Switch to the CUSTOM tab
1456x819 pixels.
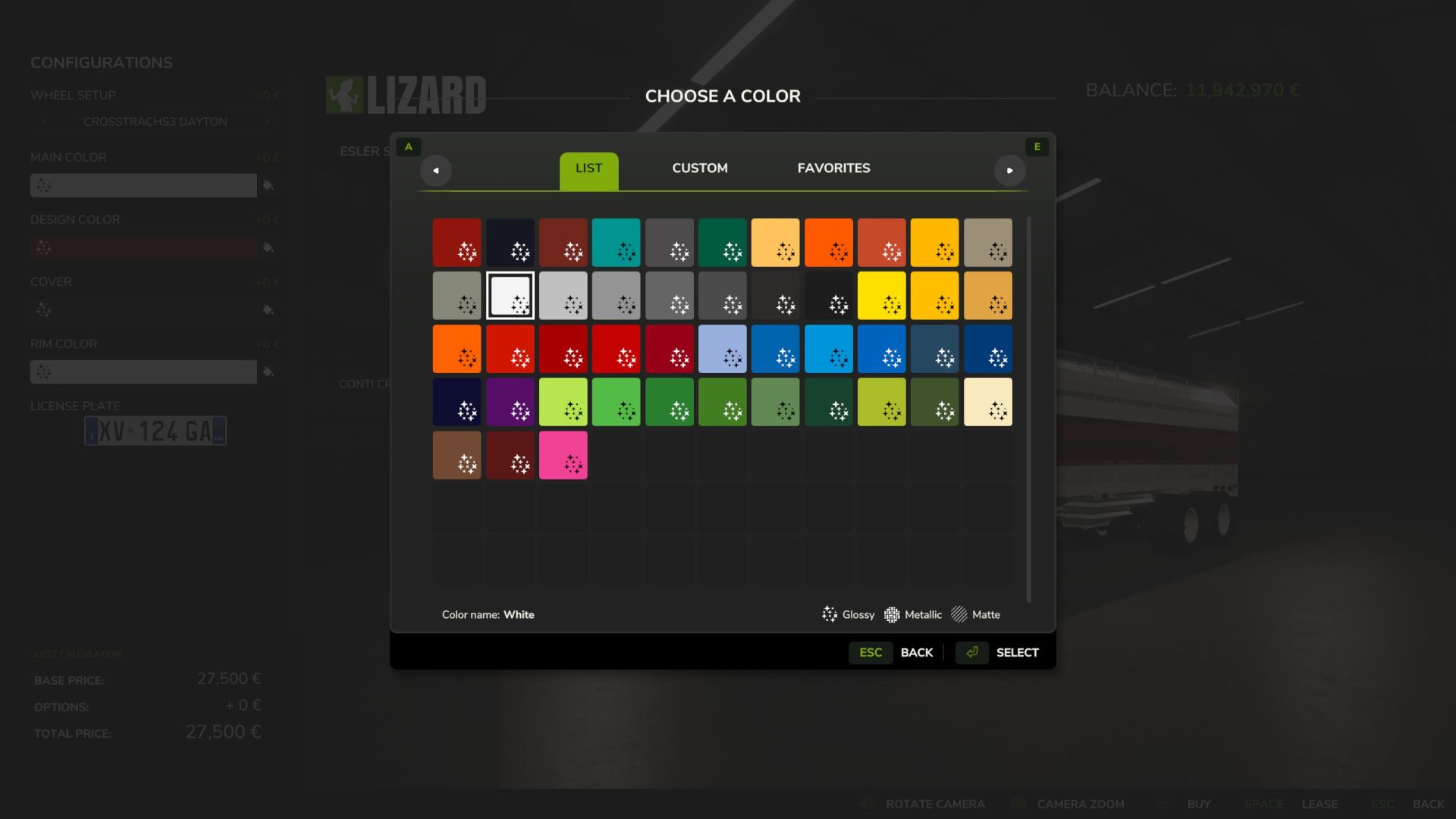click(699, 168)
